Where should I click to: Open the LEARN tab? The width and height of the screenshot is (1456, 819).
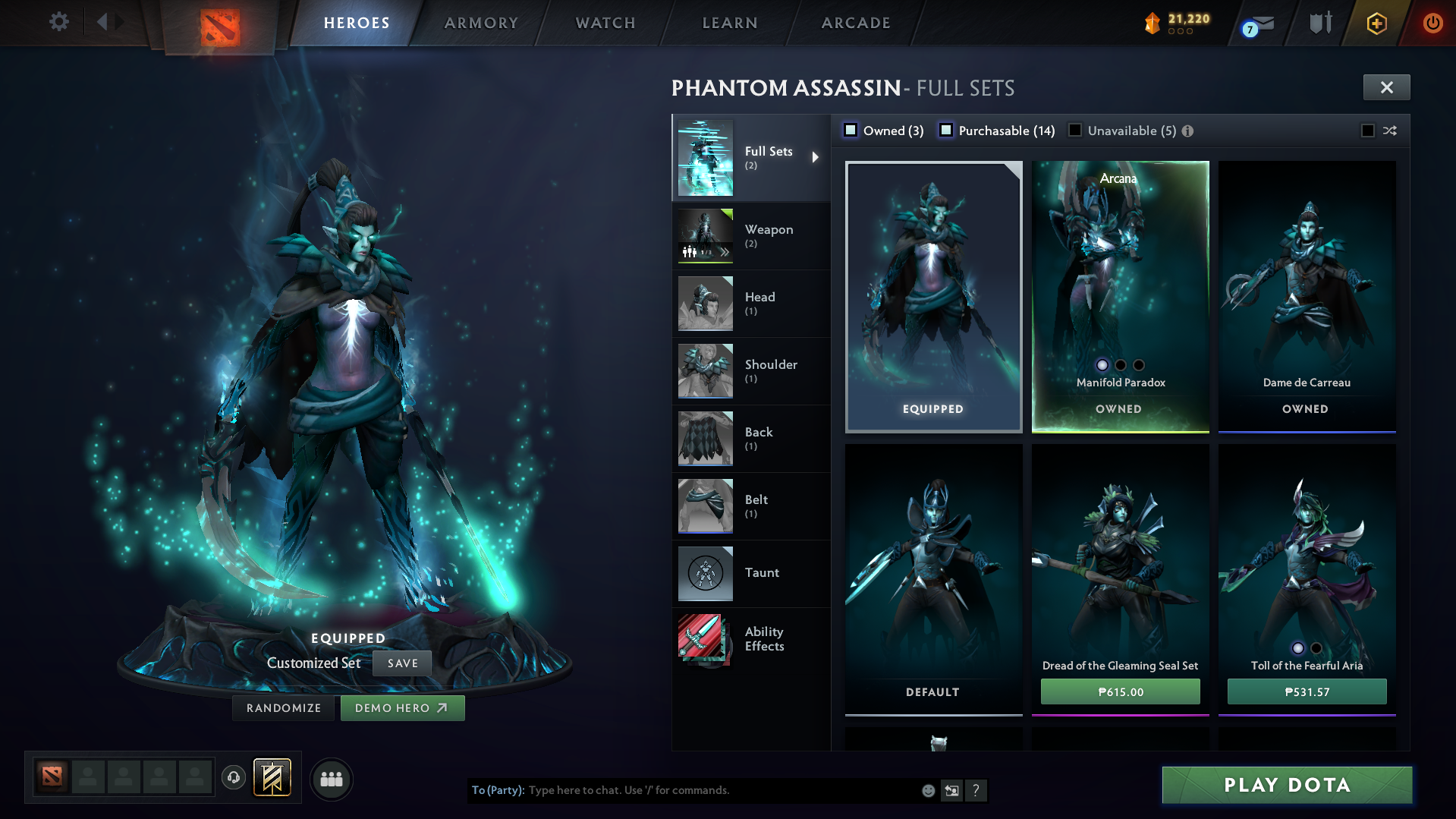pyautogui.click(x=728, y=23)
